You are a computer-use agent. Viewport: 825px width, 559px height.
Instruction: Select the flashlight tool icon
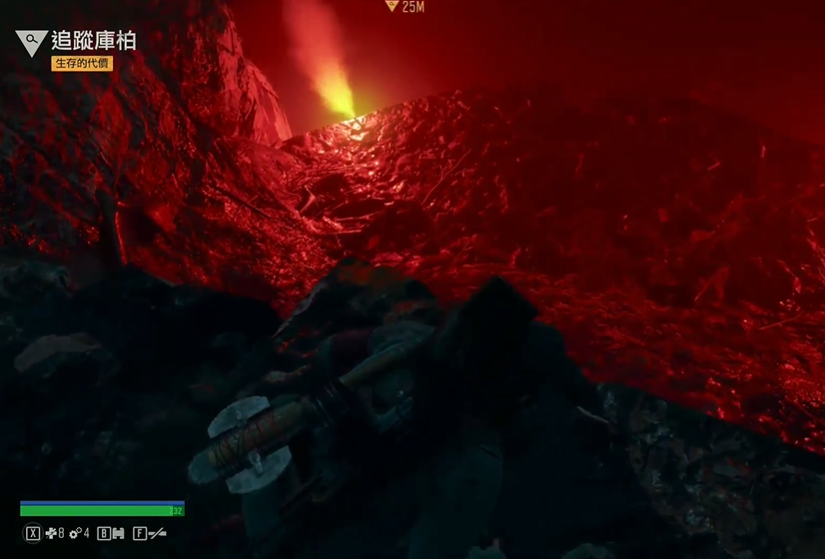click(x=157, y=534)
